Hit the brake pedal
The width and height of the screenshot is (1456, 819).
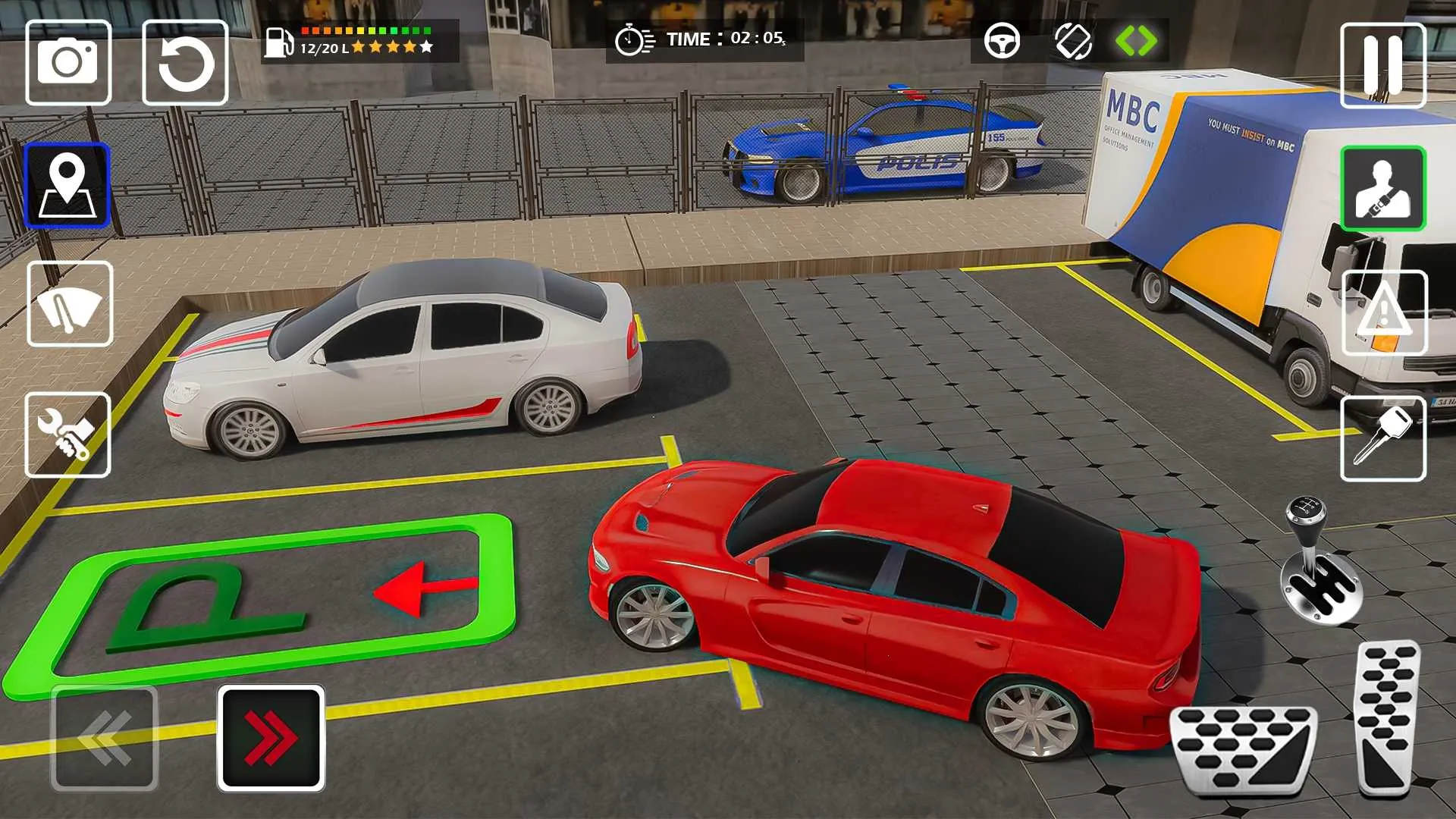pos(1244,749)
